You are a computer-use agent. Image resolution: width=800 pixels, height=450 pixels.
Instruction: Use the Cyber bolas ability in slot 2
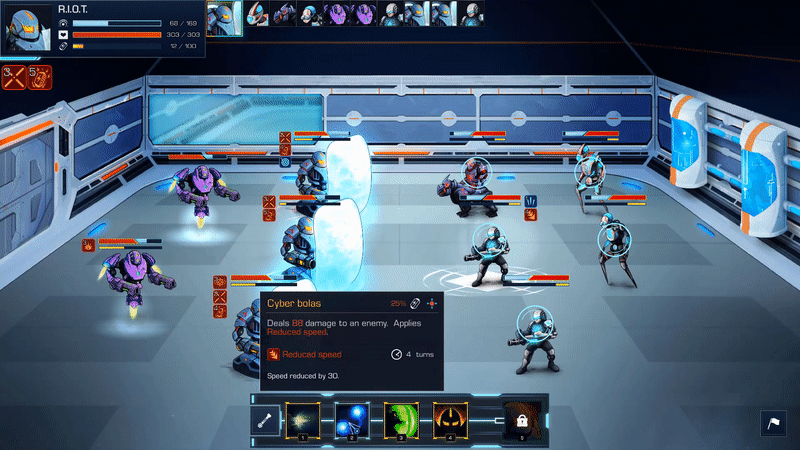(350, 422)
